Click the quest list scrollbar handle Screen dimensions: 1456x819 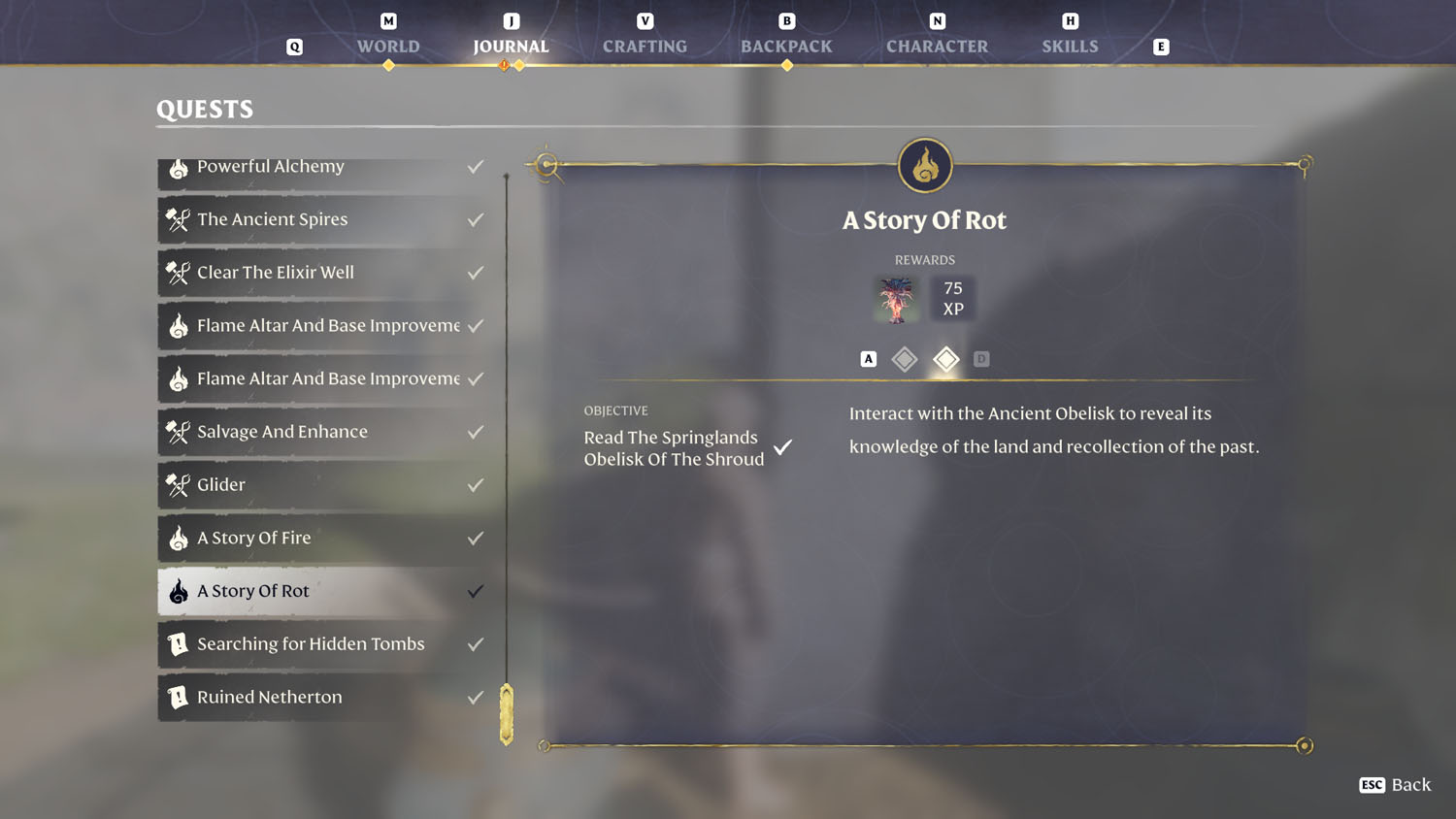(506, 714)
